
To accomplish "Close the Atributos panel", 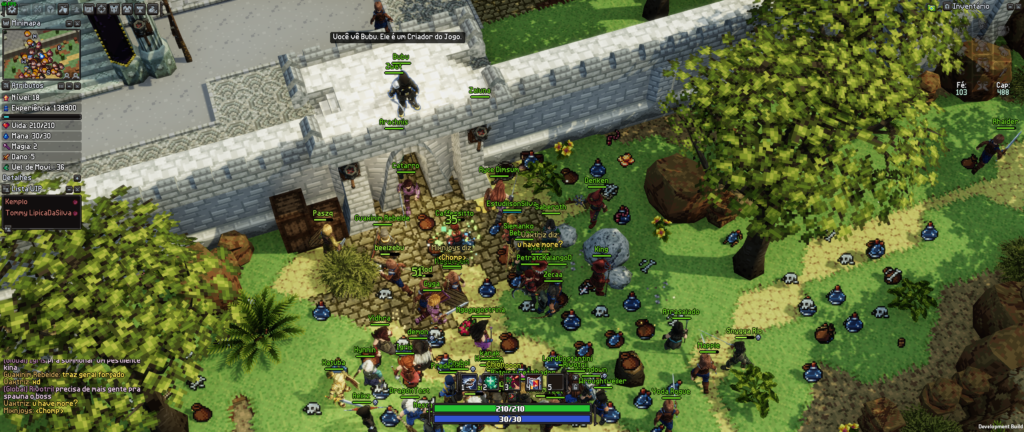I will point(76,86).
